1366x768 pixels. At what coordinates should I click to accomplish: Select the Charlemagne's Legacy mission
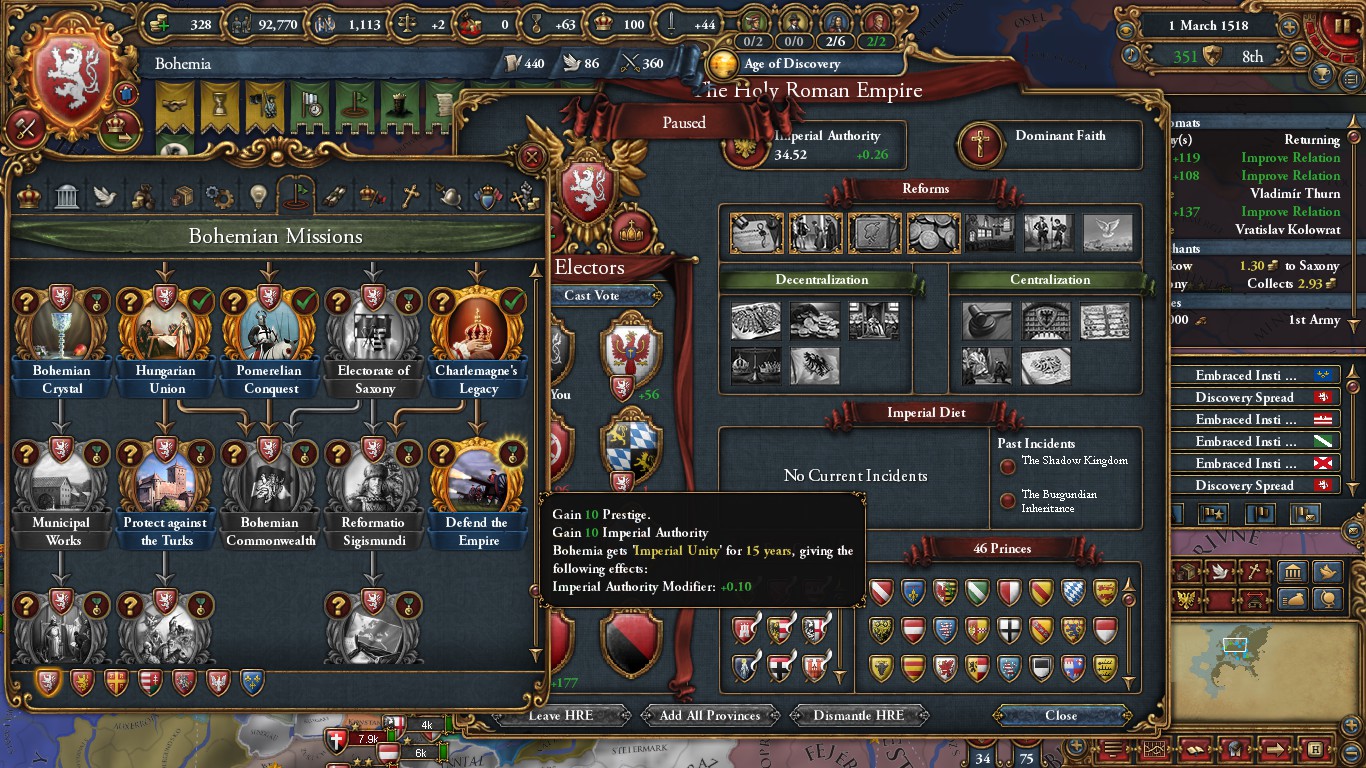(x=478, y=328)
